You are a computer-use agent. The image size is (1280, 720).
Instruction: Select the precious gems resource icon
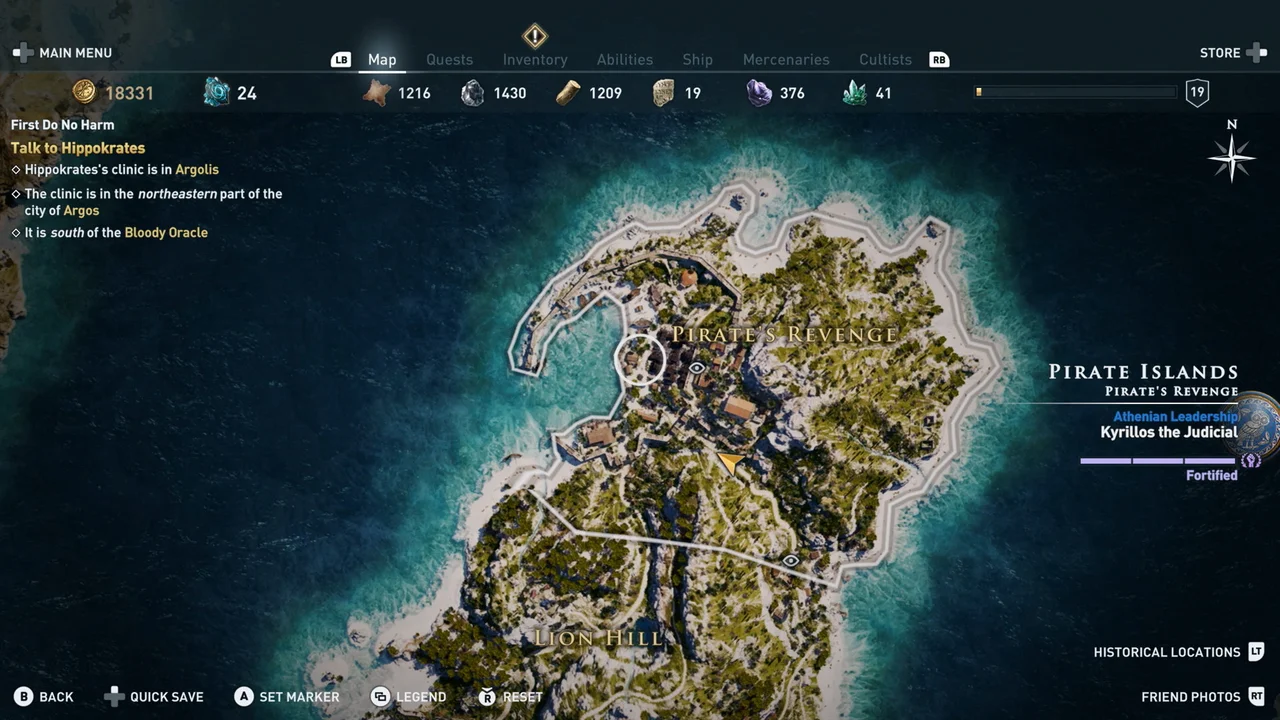[x=854, y=93]
